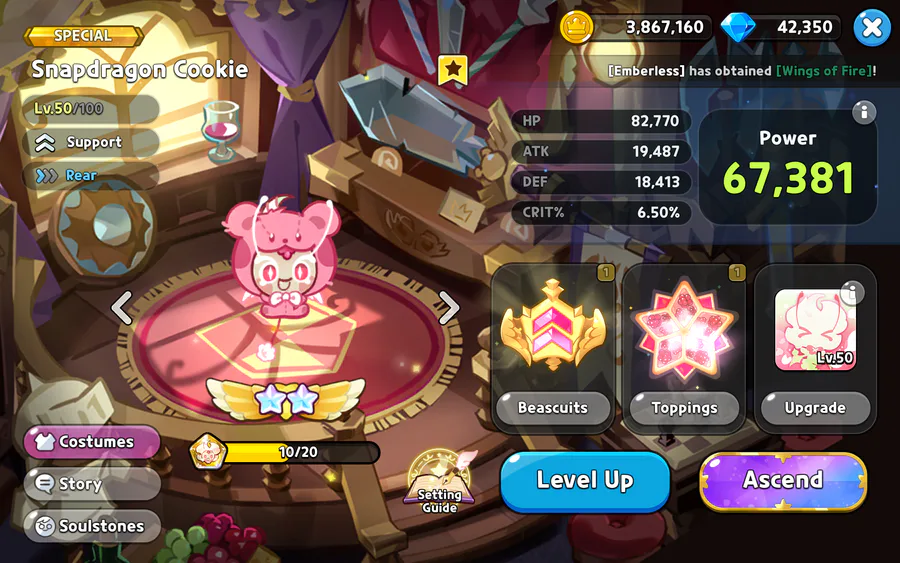
Task: Click the blue Level Up button
Action: point(585,481)
